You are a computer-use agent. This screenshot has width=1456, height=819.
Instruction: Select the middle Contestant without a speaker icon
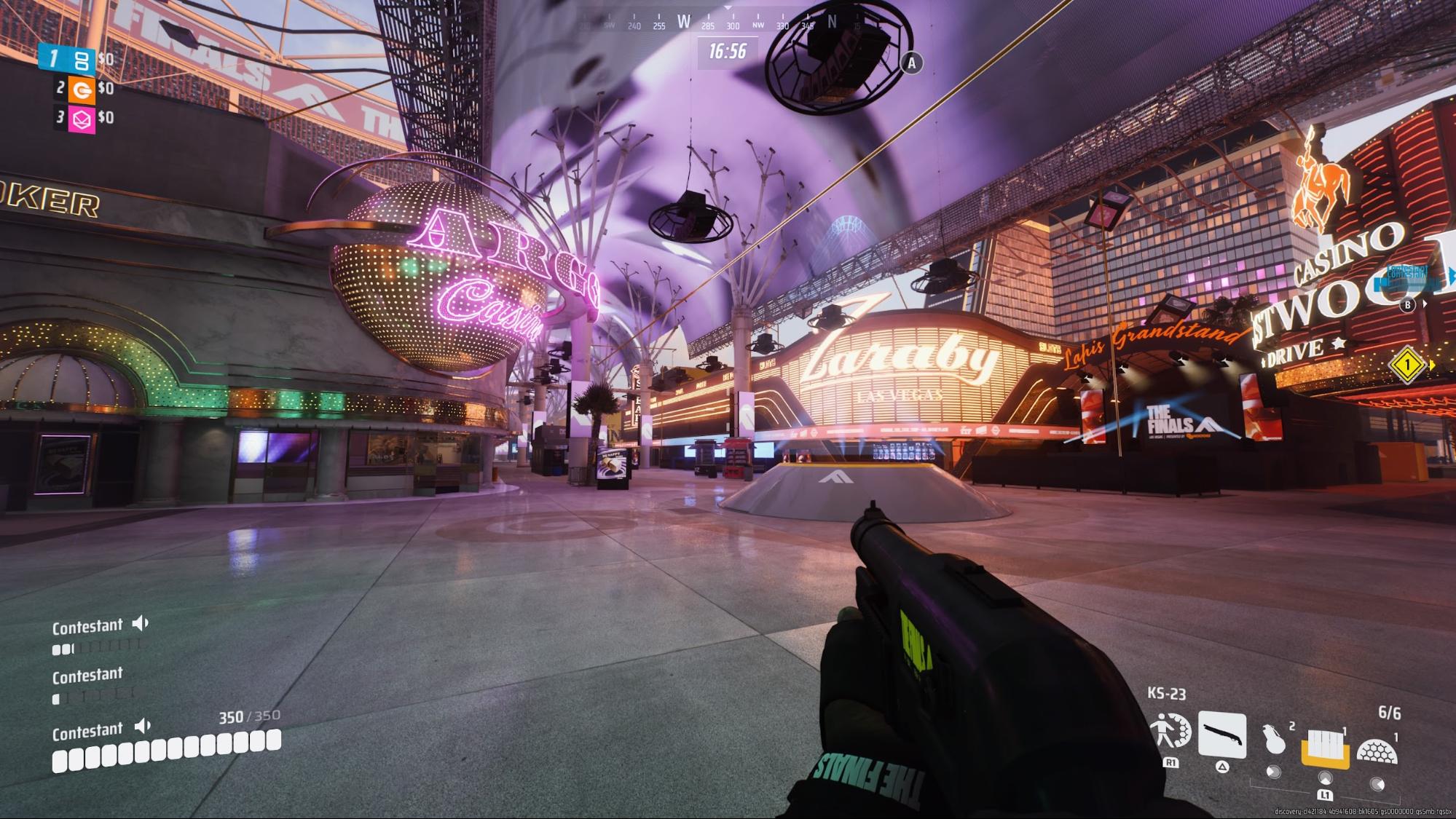(x=87, y=677)
